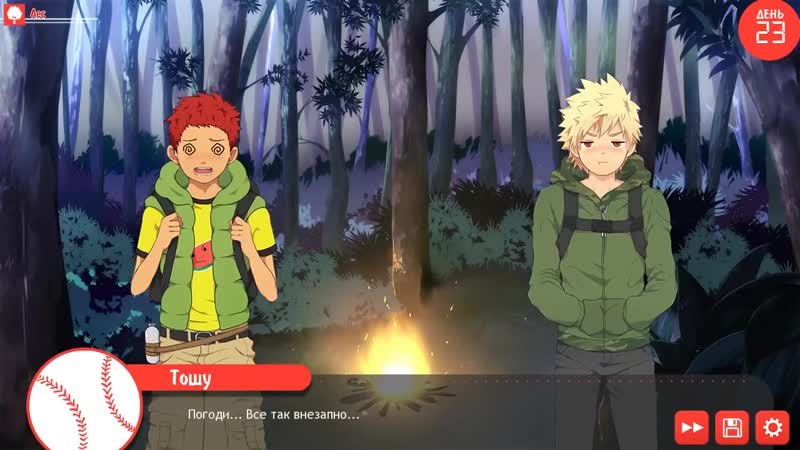Advance the dialogue text box
800x450 pixels.
click(420, 414)
